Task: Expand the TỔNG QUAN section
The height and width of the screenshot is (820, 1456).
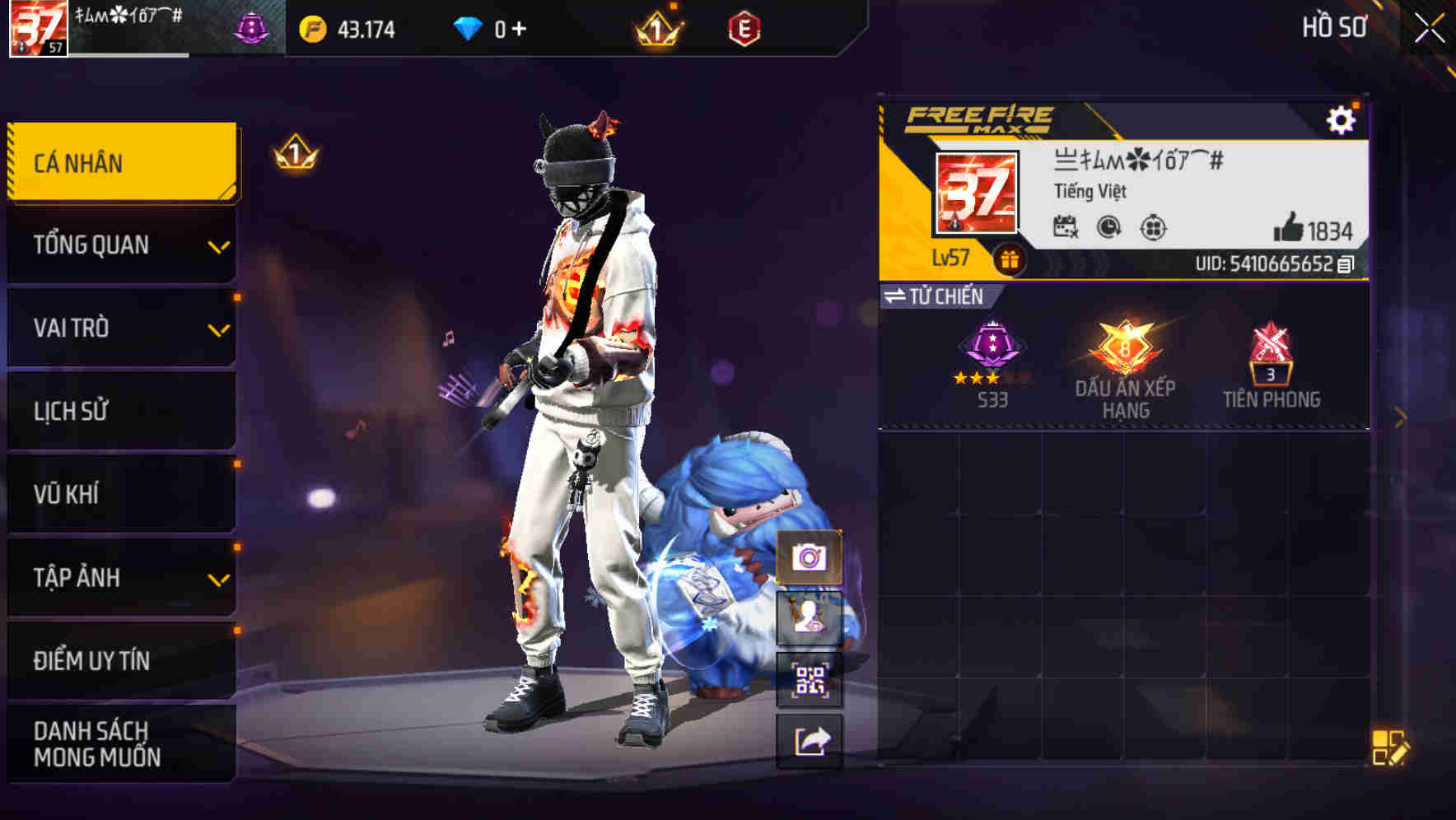Action: [x=122, y=245]
